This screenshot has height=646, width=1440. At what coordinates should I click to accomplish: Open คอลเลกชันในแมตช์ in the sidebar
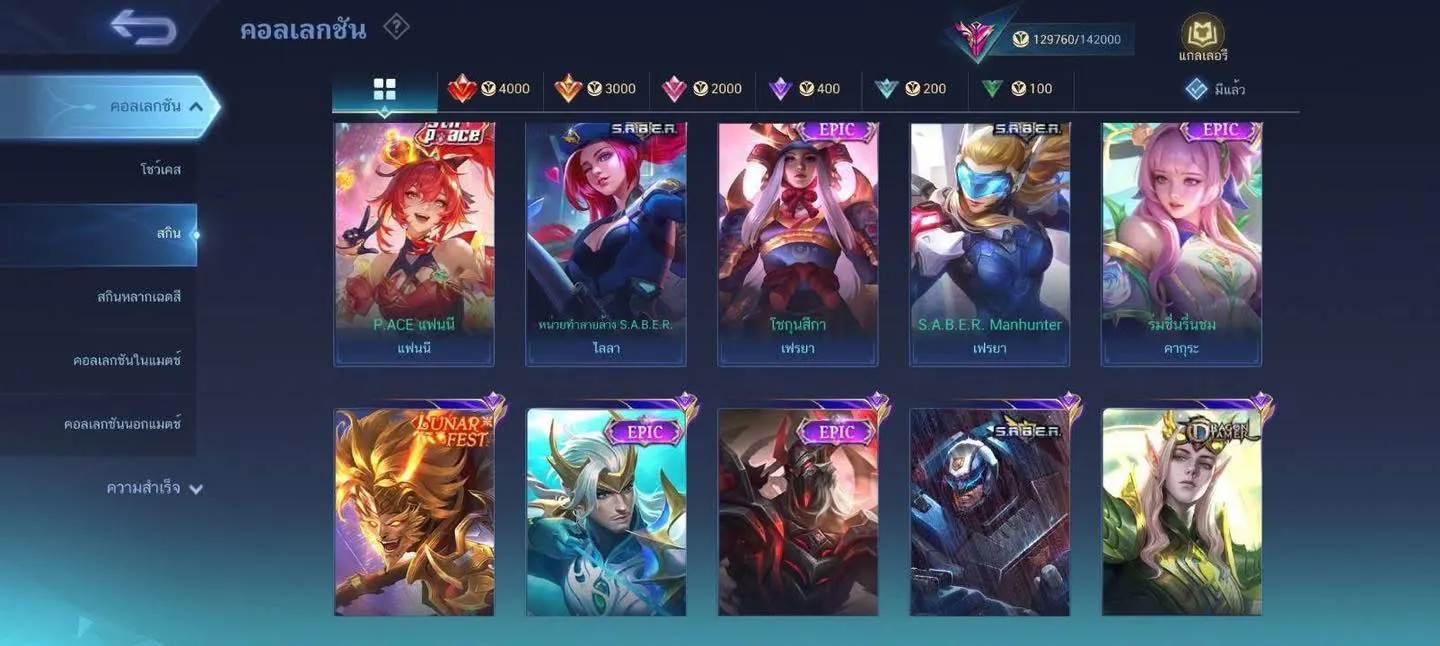(x=127, y=360)
